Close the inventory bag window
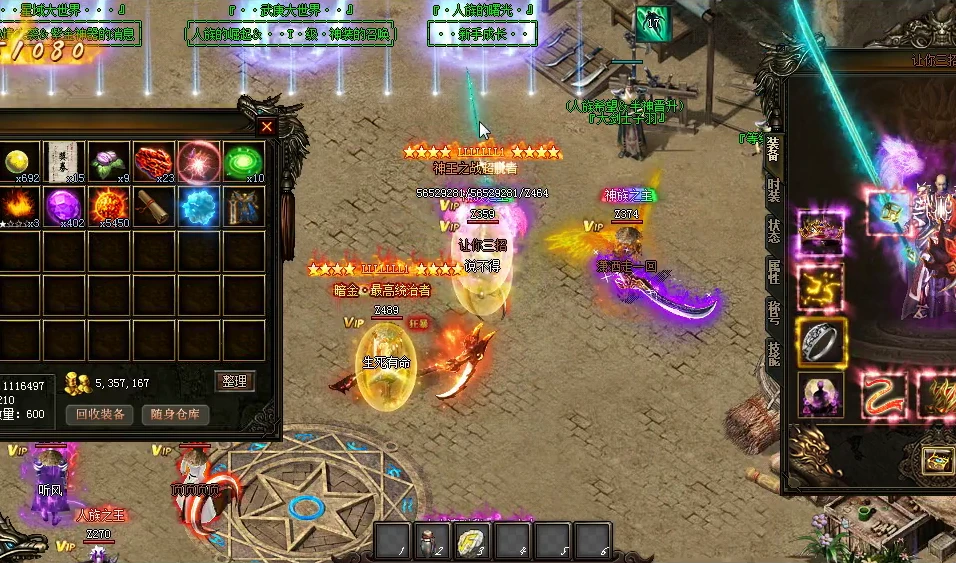This screenshot has height=563, width=956. point(266,127)
